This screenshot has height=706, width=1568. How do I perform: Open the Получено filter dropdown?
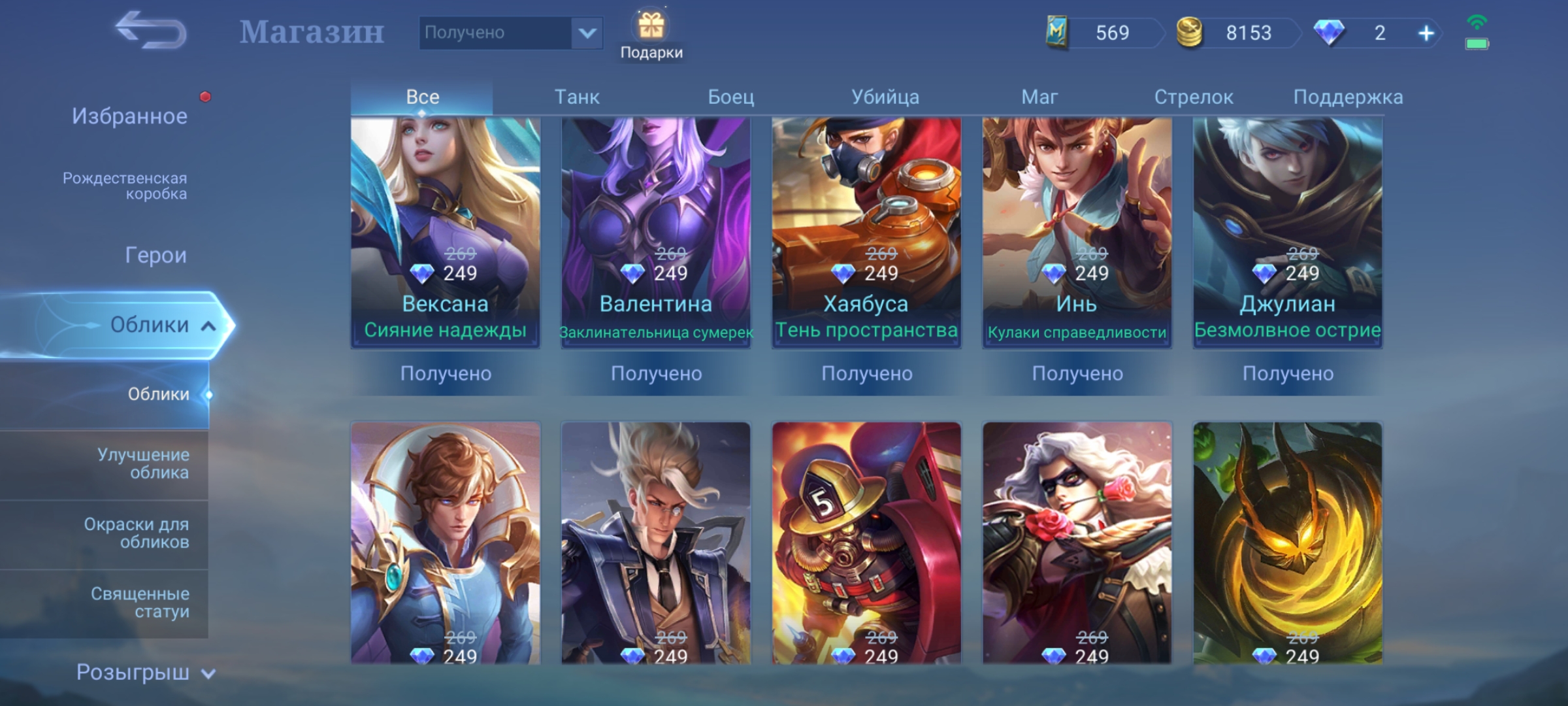(x=586, y=33)
